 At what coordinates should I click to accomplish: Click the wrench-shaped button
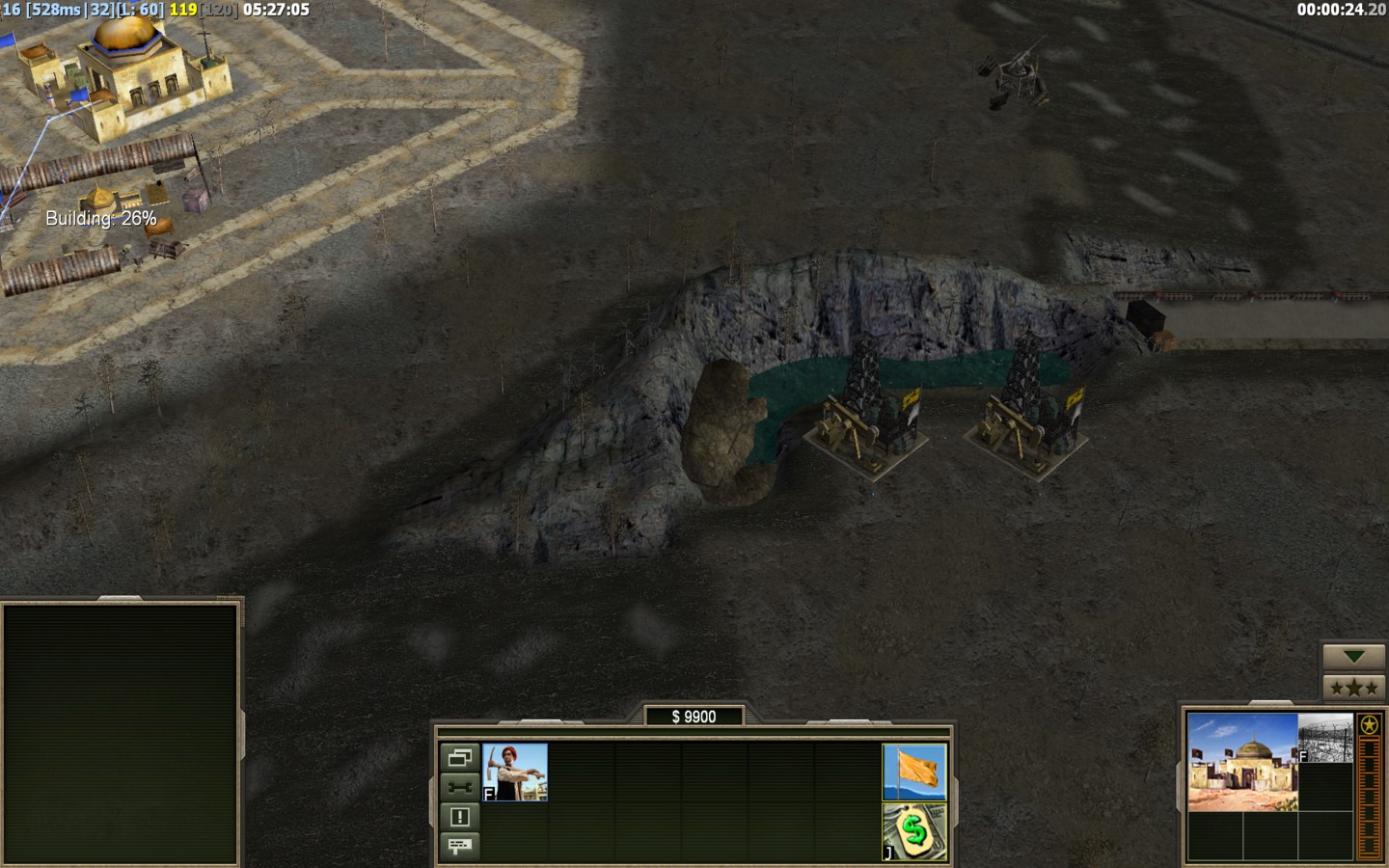[459, 787]
